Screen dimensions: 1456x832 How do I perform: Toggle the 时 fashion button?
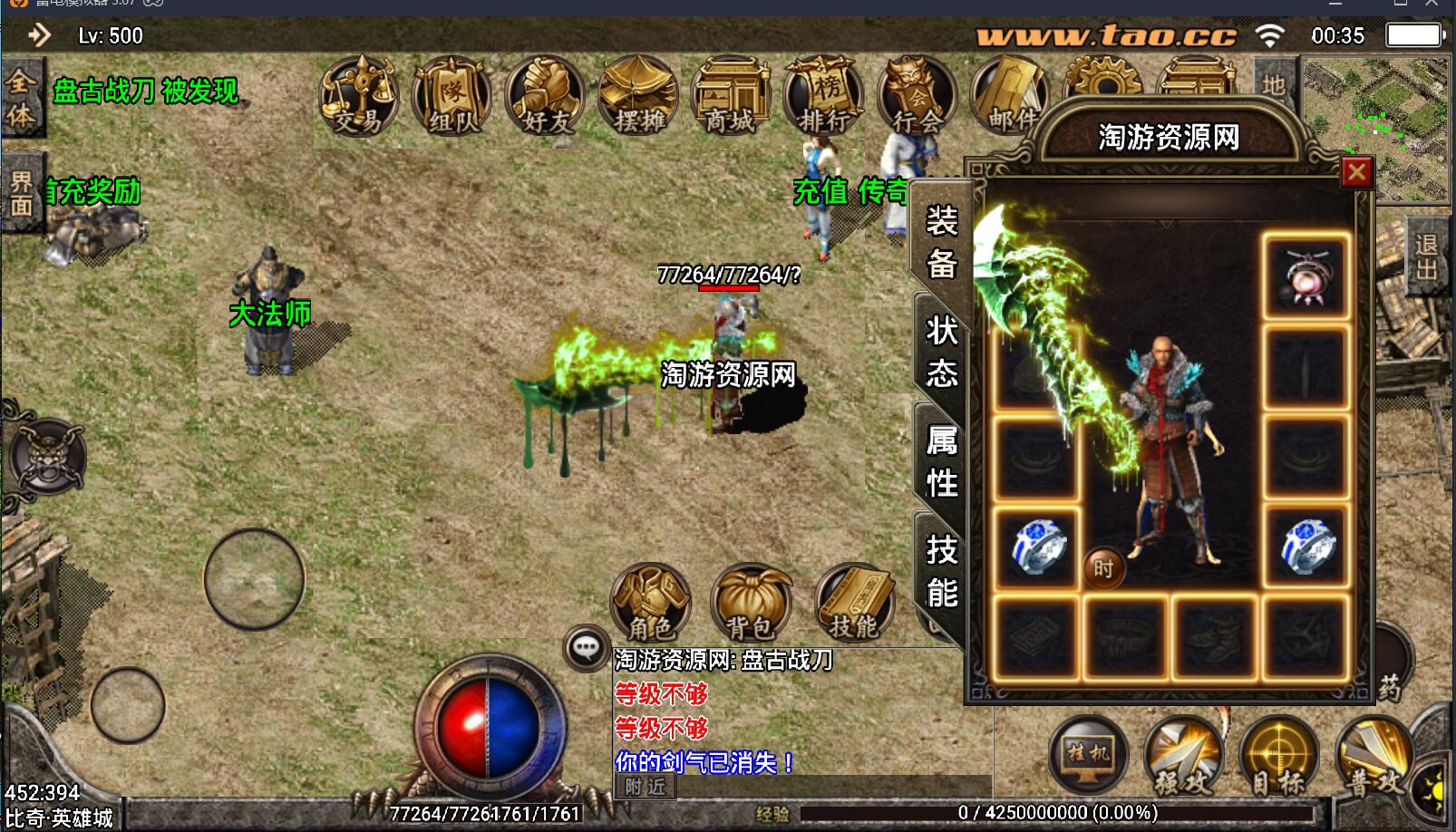1103,568
